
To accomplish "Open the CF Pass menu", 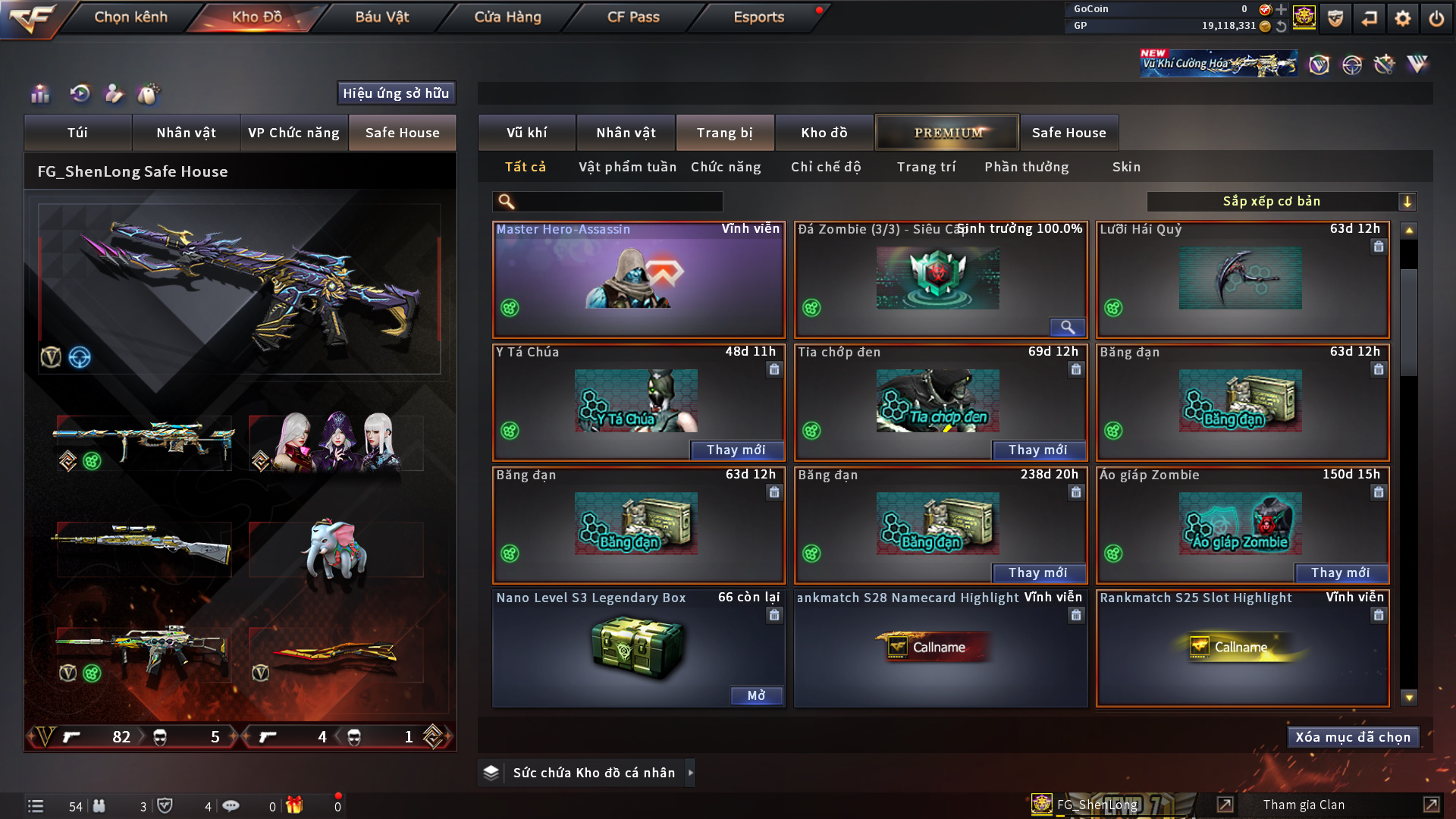I will click(633, 17).
